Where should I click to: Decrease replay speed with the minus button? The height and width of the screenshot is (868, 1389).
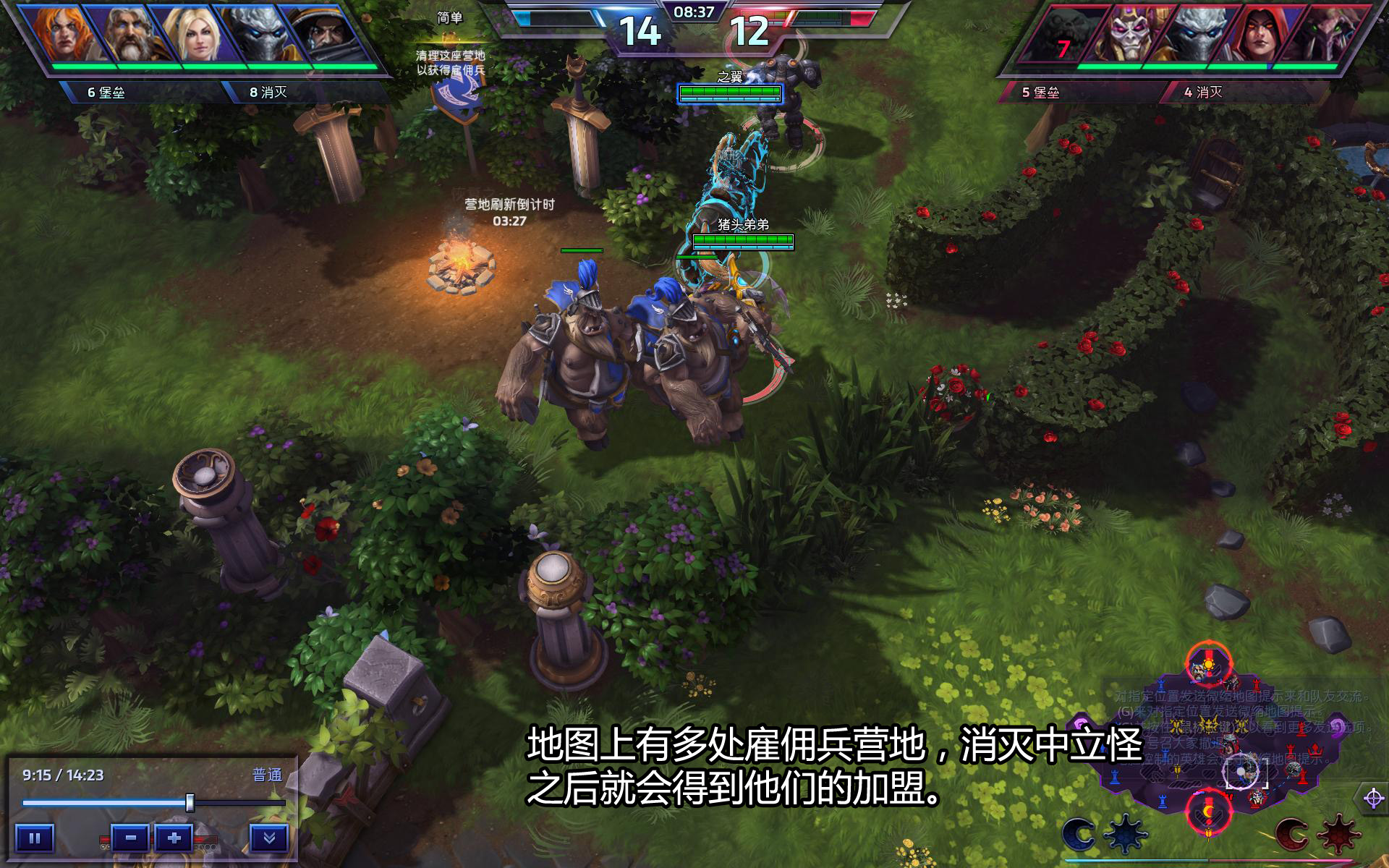click(x=129, y=838)
